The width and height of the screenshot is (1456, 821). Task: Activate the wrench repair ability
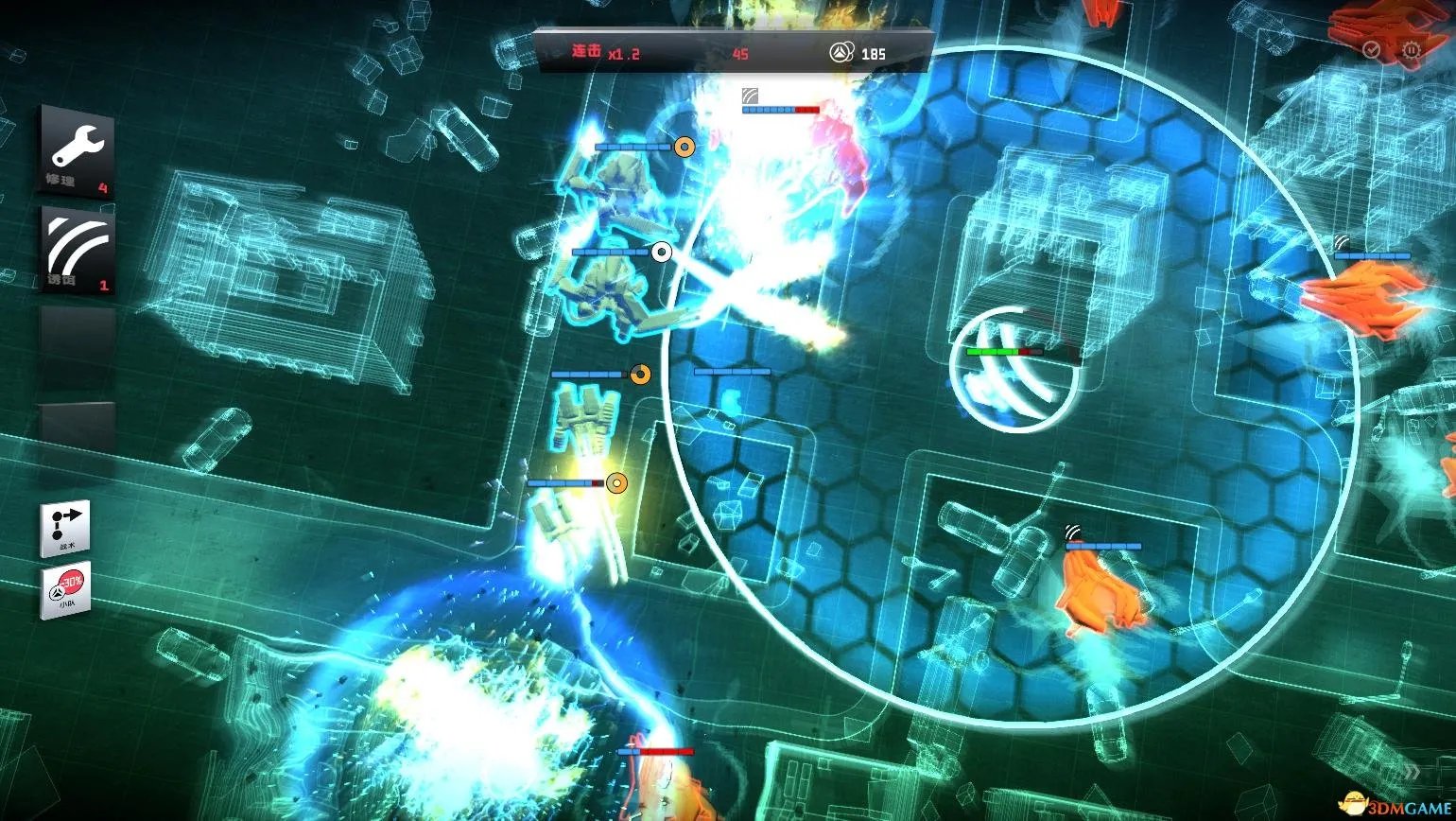tap(77, 151)
